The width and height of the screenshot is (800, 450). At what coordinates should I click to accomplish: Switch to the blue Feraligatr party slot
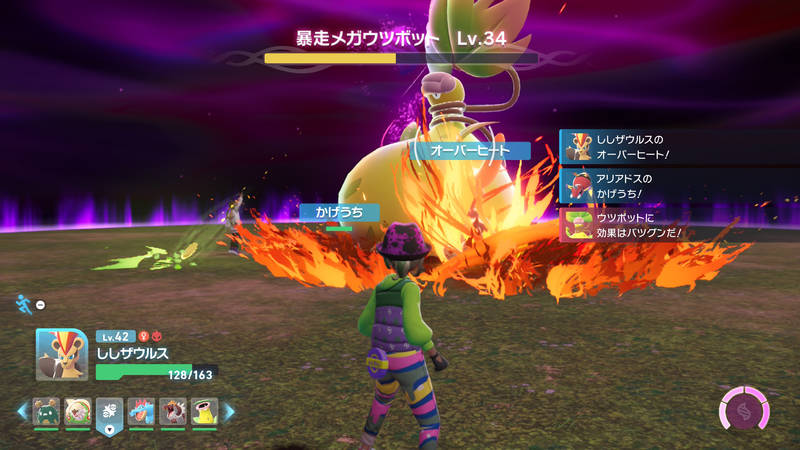click(x=141, y=411)
